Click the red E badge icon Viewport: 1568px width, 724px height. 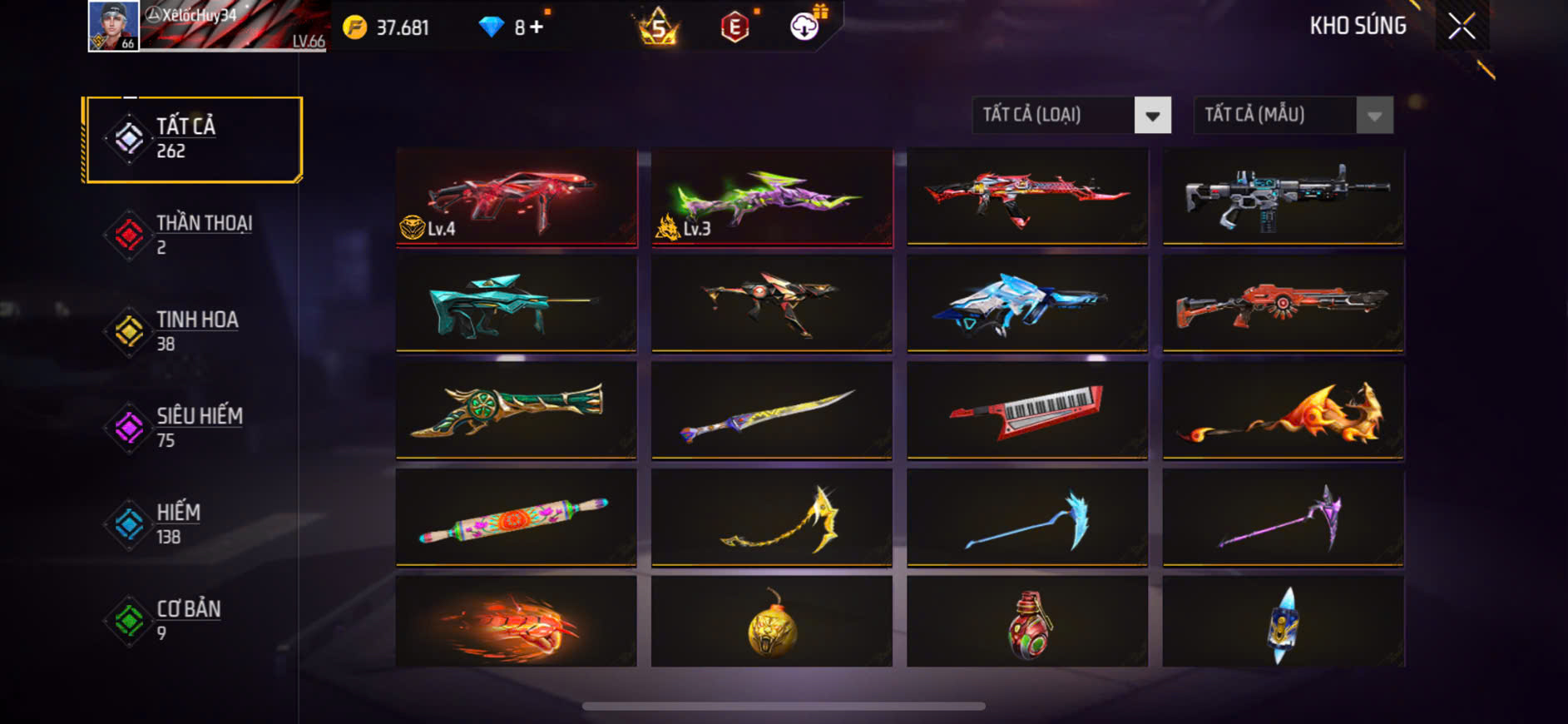pyautogui.click(x=735, y=27)
